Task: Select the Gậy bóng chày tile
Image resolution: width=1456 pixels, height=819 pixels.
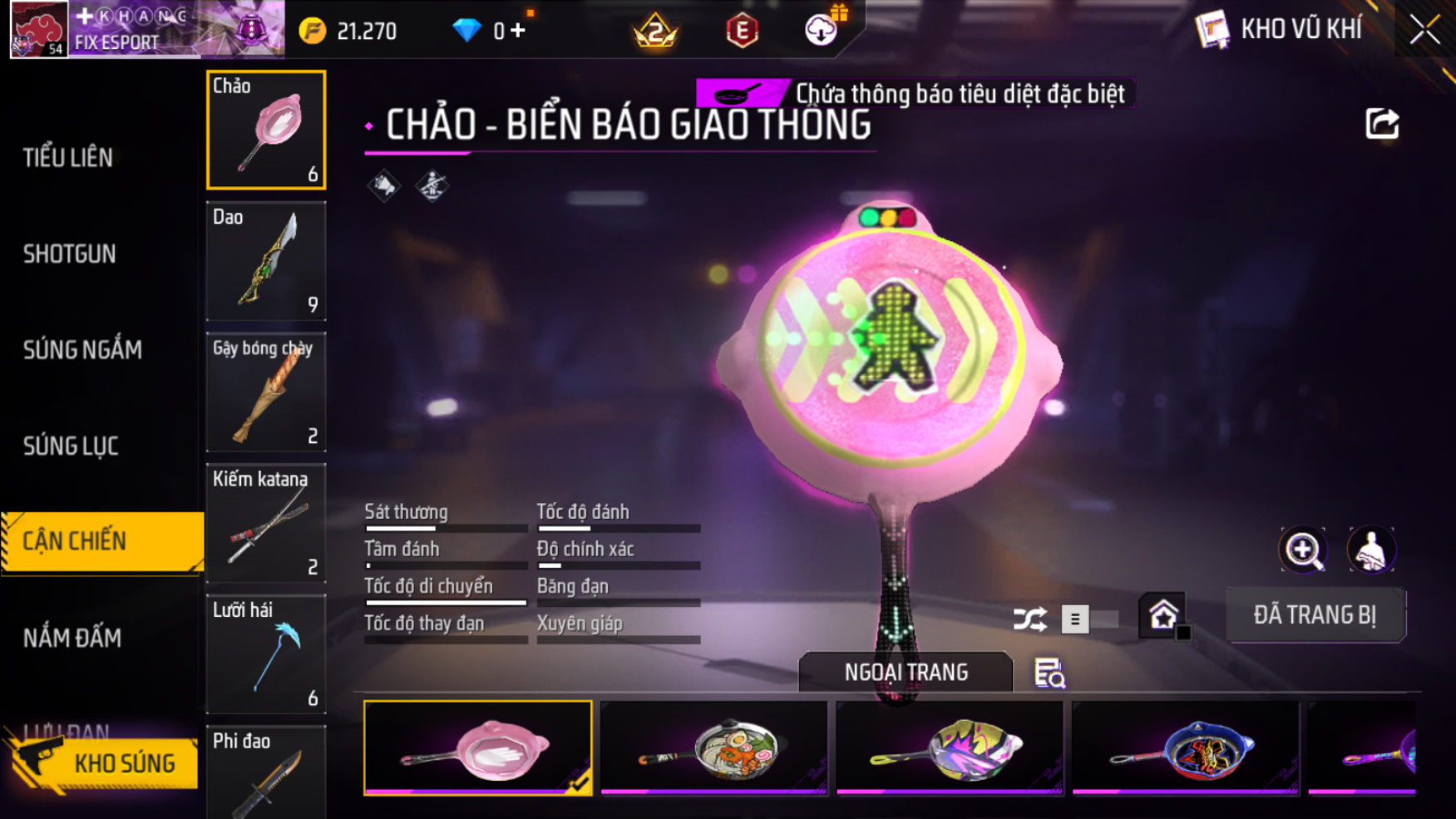Action: pos(266,392)
